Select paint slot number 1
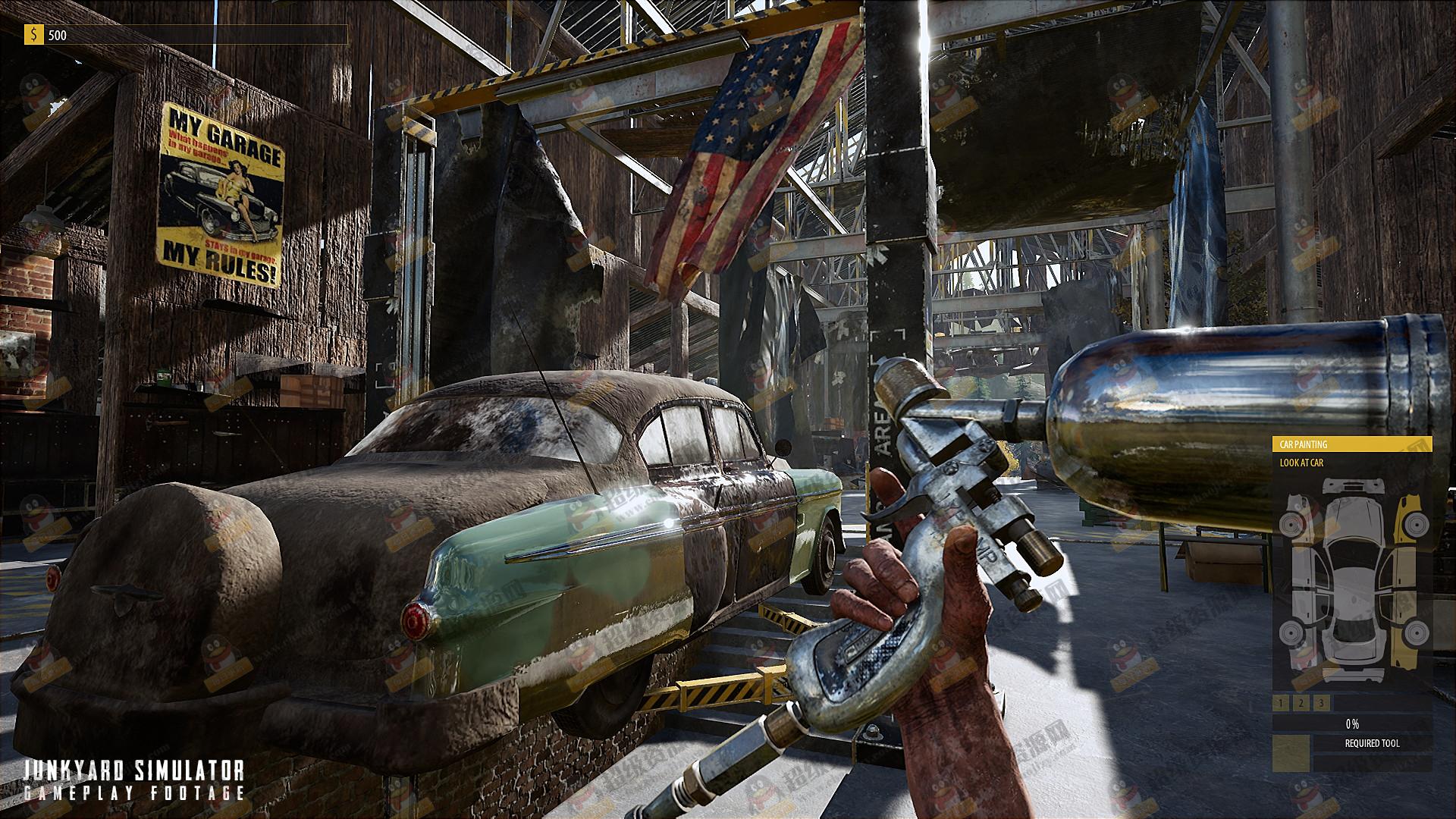Viewport: 1456px width, 819px height. point(1282,704)
